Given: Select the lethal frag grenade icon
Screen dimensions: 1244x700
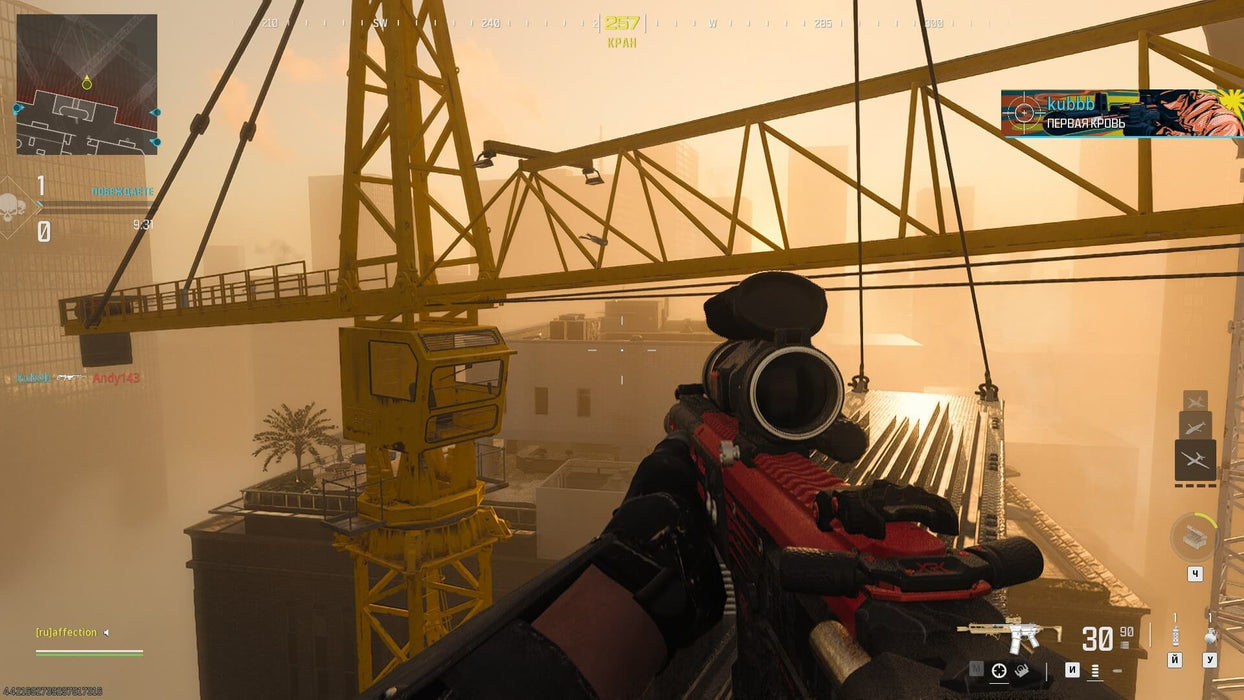Looking at the screenshot, I should click(1210, 634).
